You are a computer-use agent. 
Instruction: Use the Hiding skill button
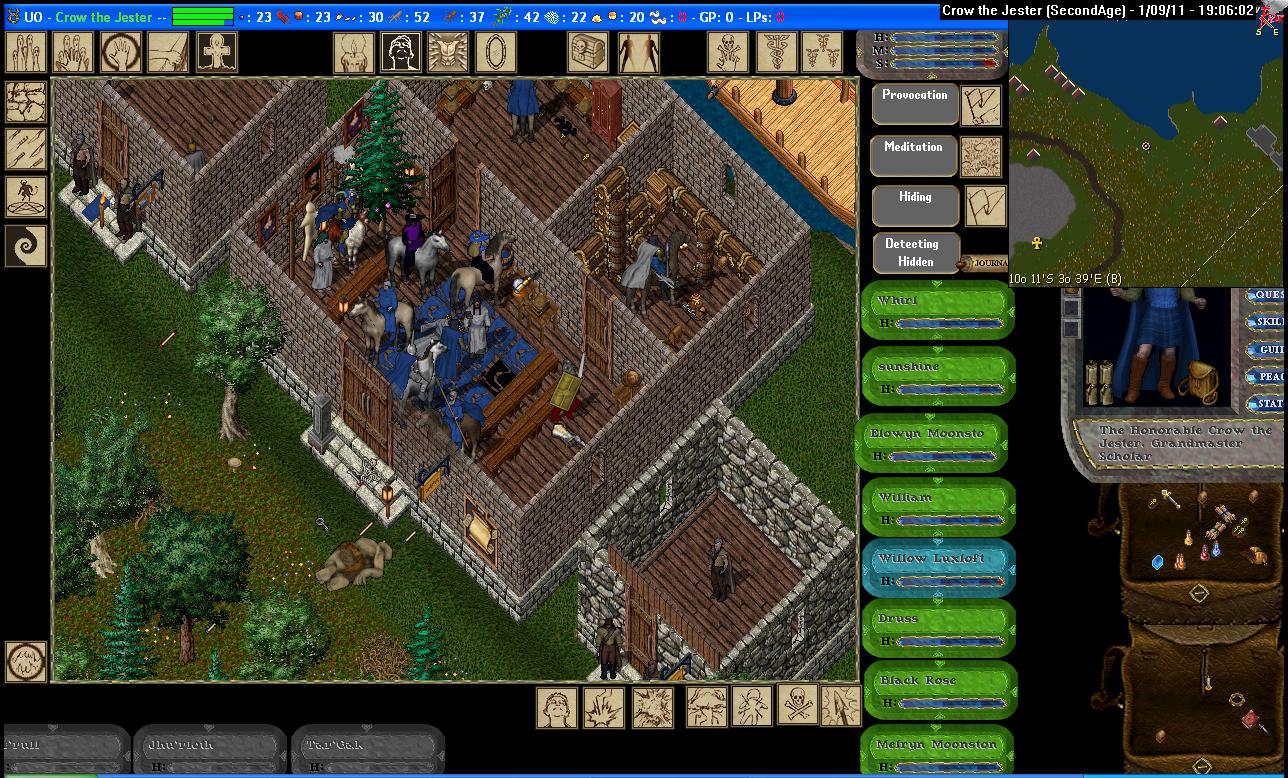click(914, 206)
